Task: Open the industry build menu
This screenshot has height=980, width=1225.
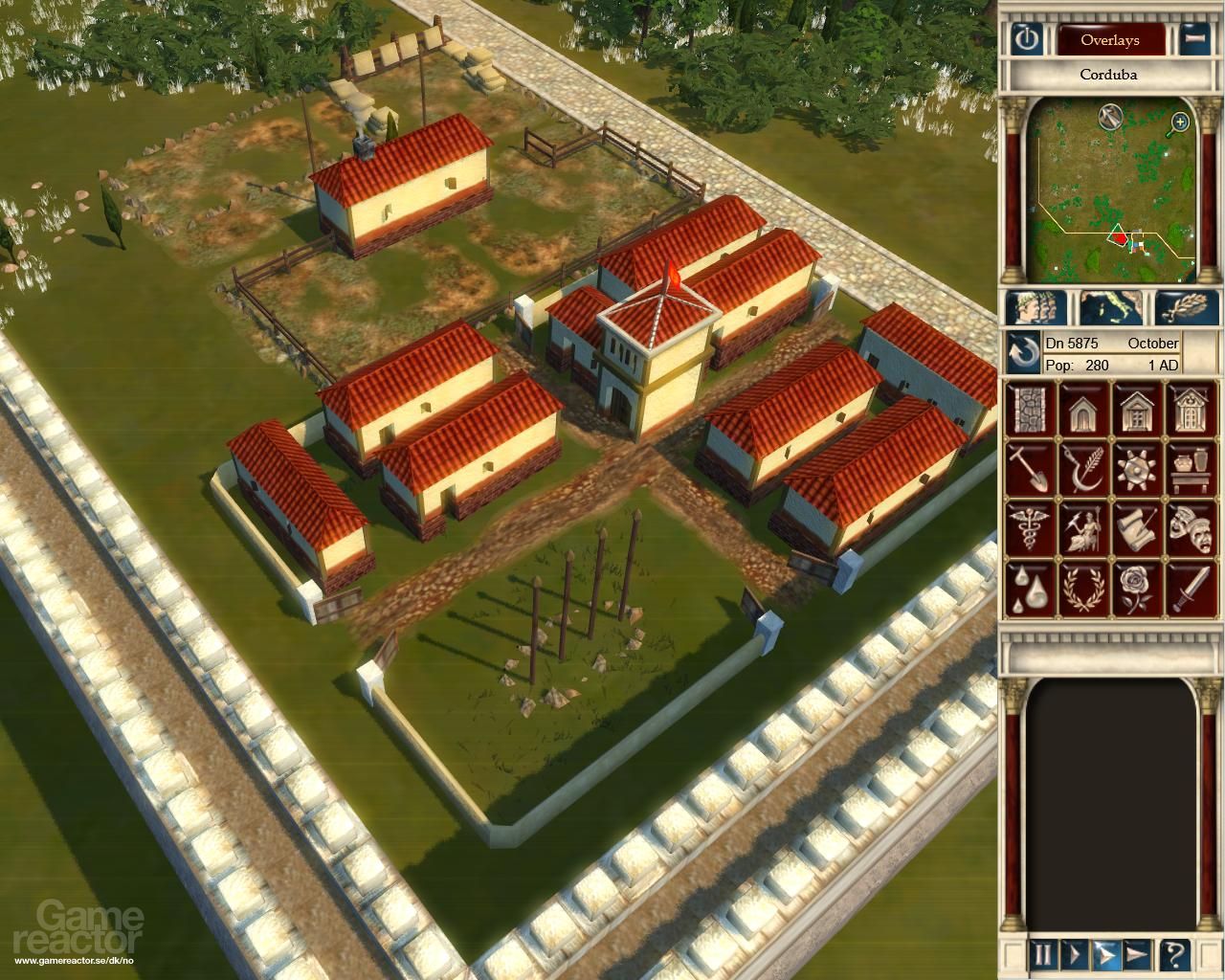Action: coord(1137,469)
